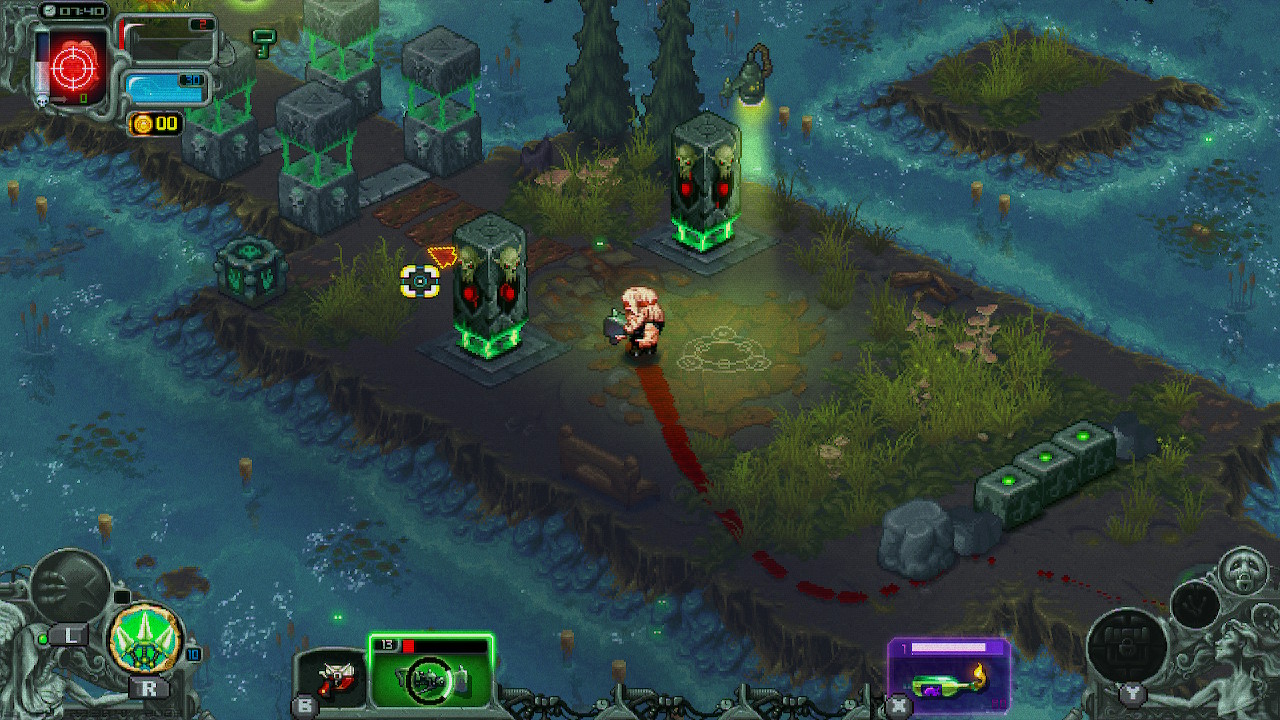The width and height of the screenshot is (1280, 720).
Task: Select the red shotgun icon in the B slot
Action: pos(337,677)
